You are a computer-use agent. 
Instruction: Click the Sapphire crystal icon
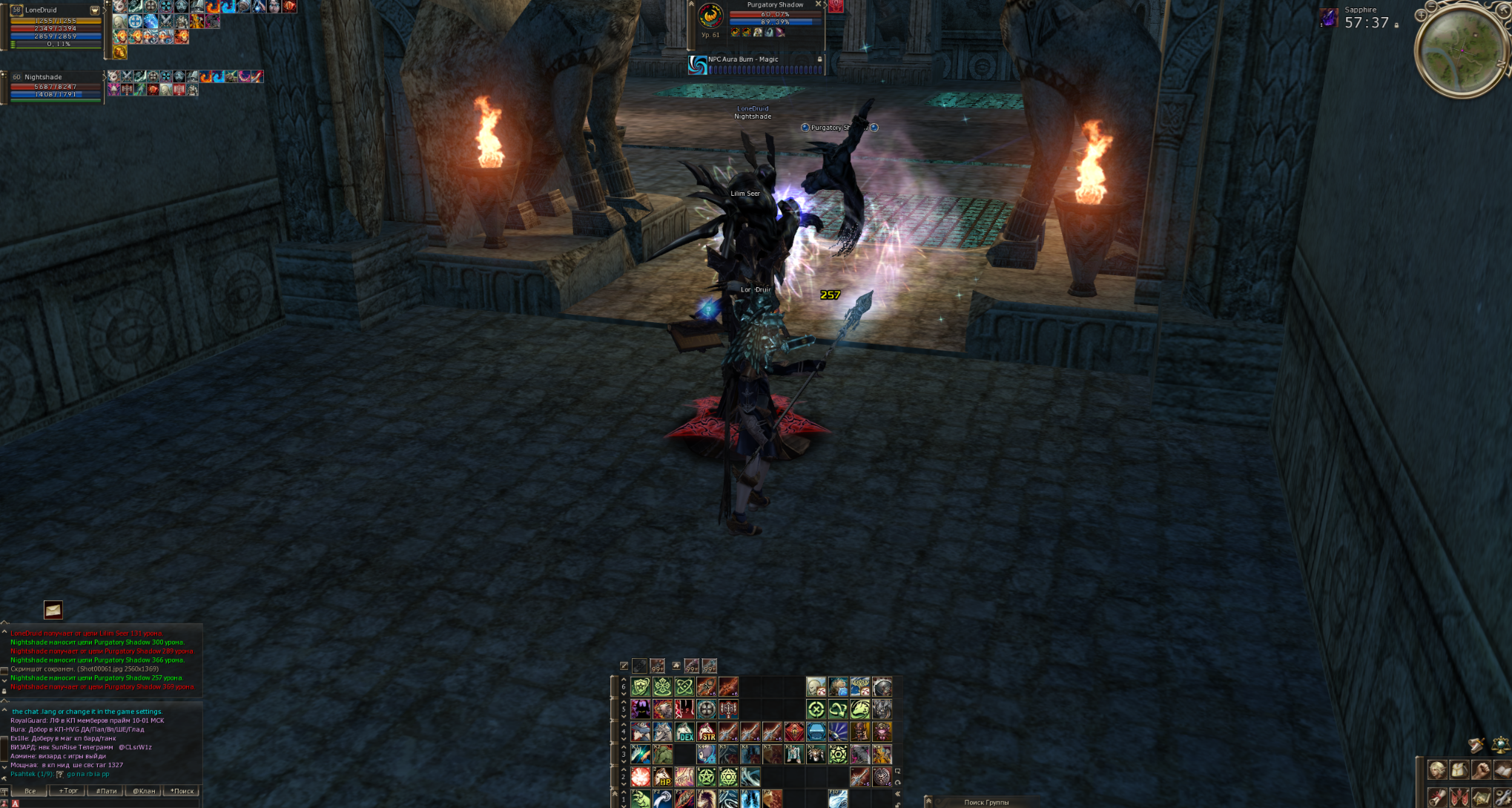click(x=1329, y=18)
